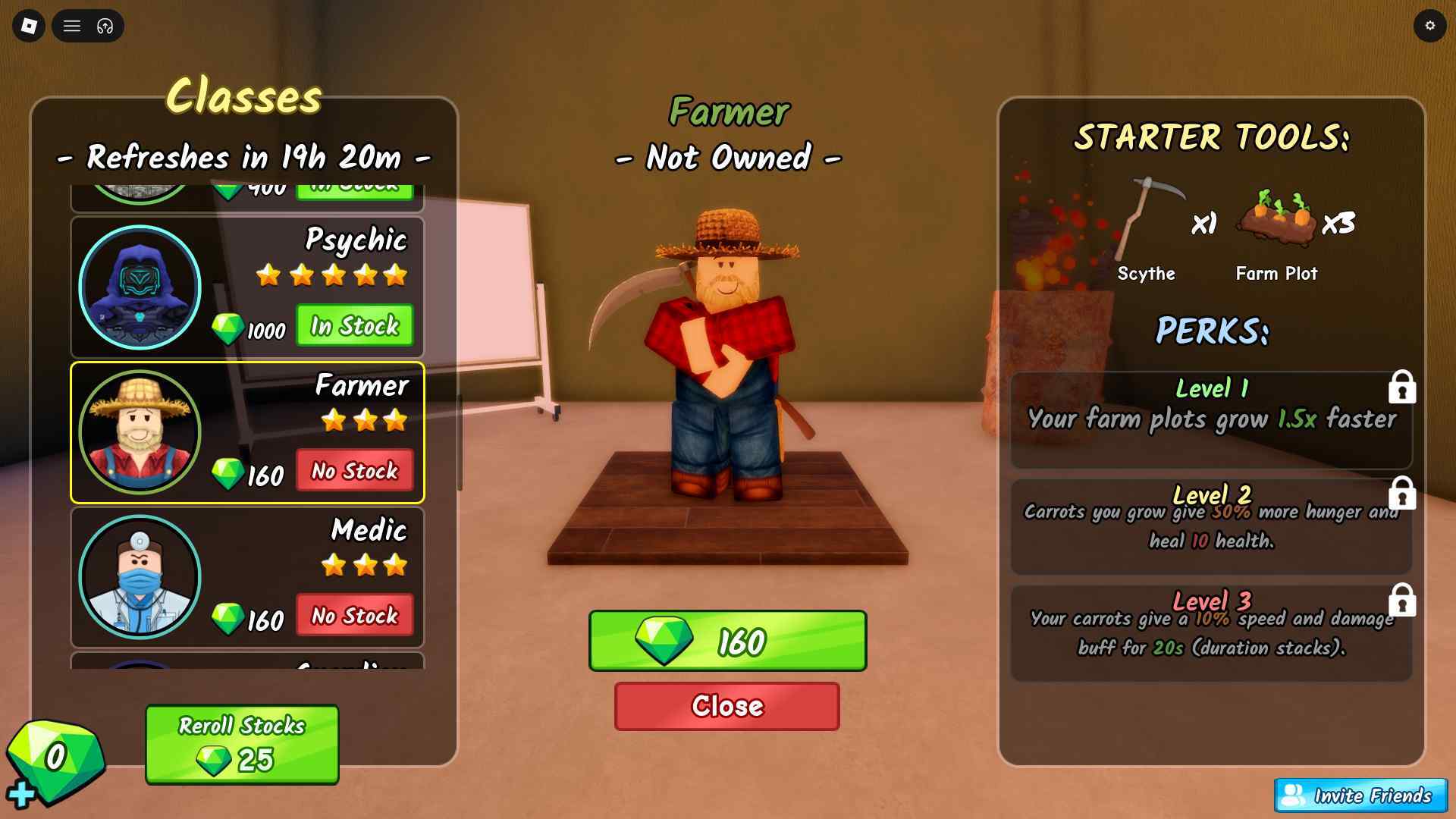Viewport: 1456px width, 819px height.
Task: Click the Psychic class hooded avatar icon
Action: coord(140,286)
